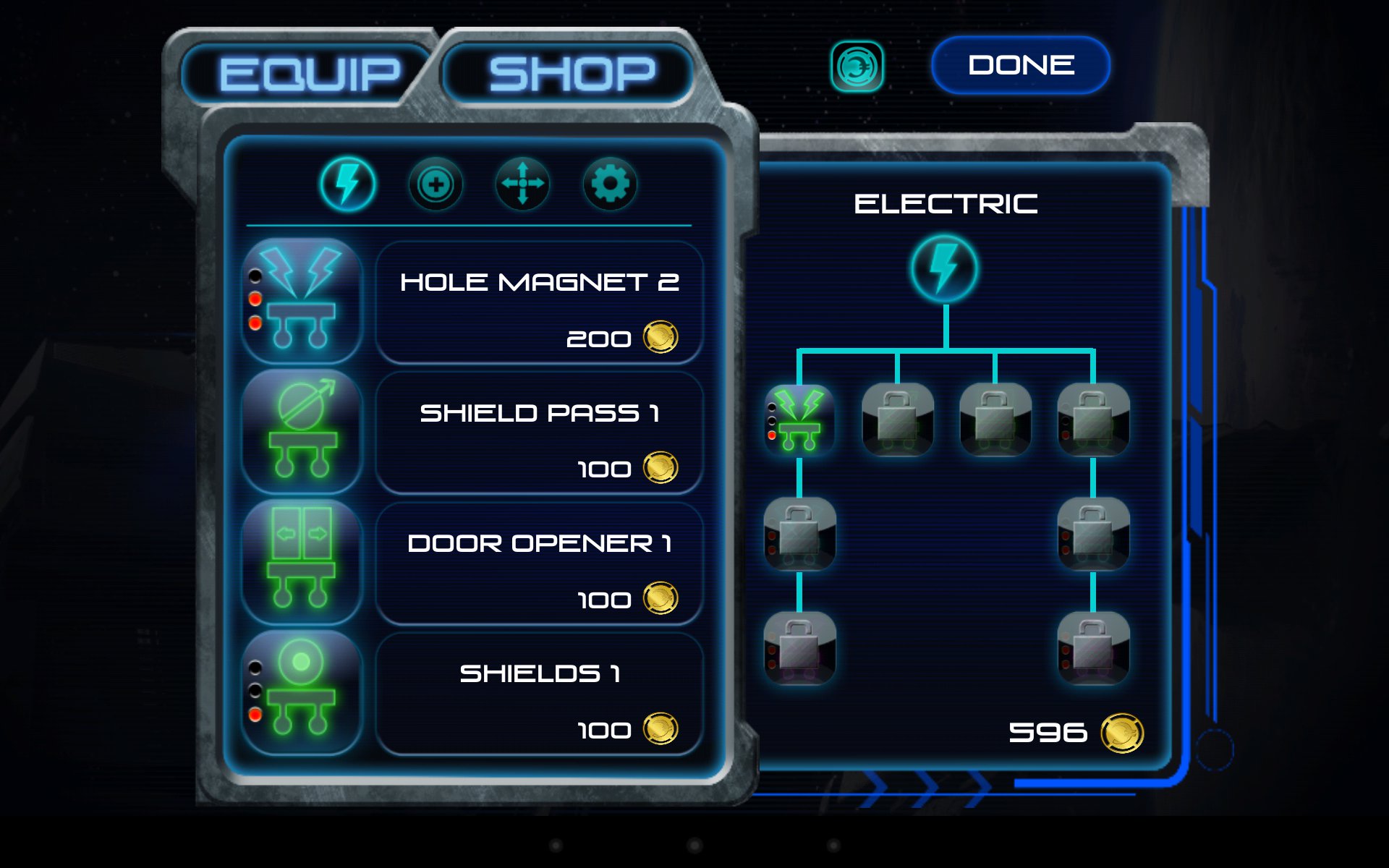Click the Done button
1389x868 pixels.
coord(1021,65)
